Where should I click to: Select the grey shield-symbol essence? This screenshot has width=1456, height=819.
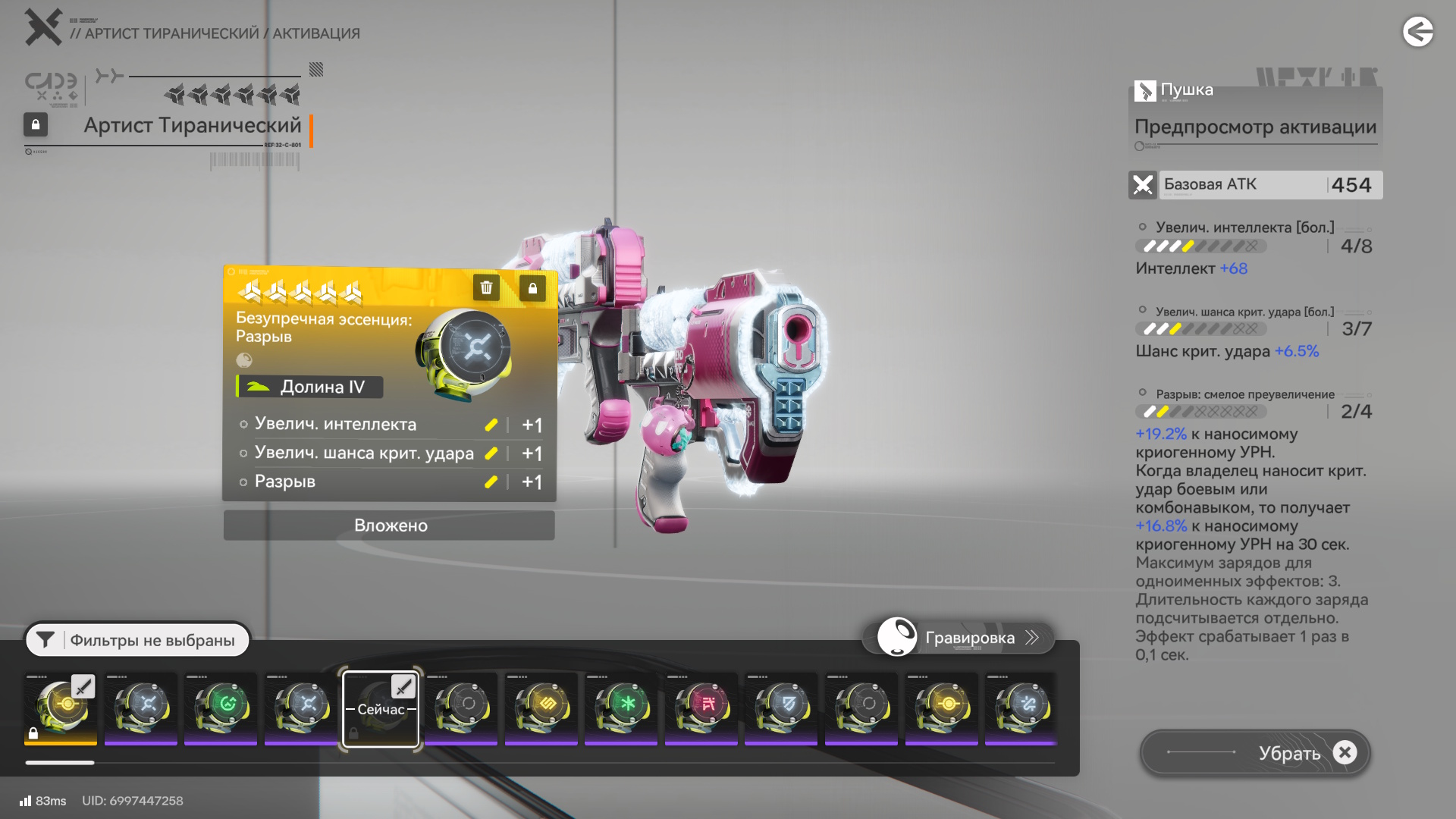tap(781, 708)
